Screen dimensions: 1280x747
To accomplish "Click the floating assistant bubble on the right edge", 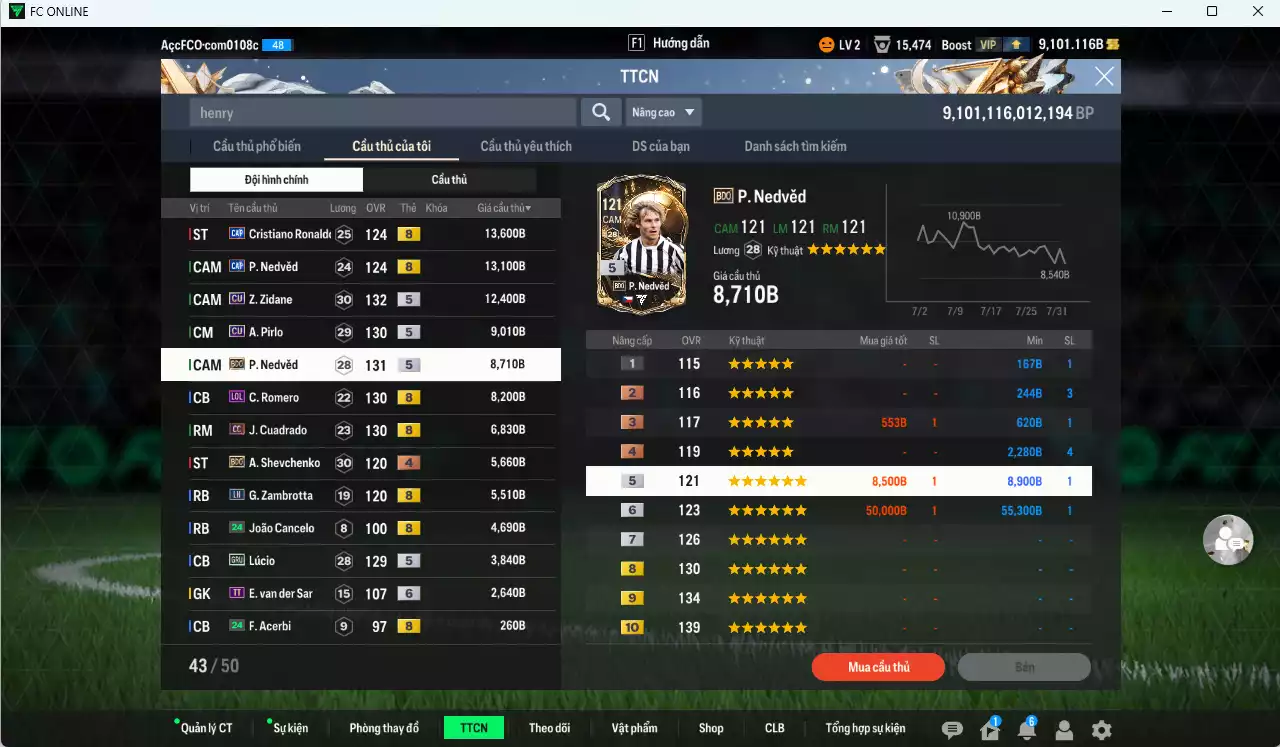I will (x=1228, y=540).
